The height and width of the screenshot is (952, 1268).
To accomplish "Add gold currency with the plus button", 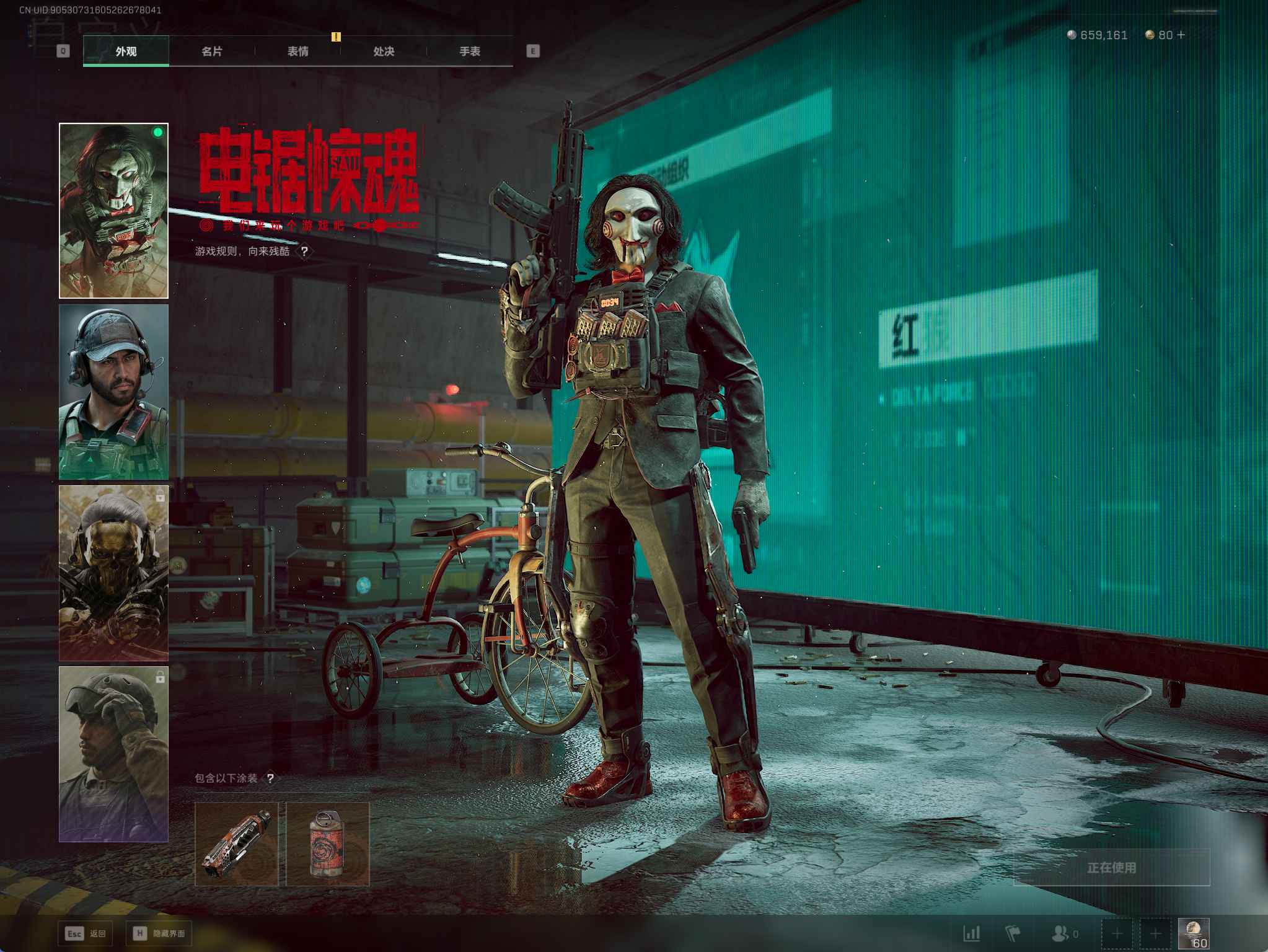I will tap(1181, 35).
